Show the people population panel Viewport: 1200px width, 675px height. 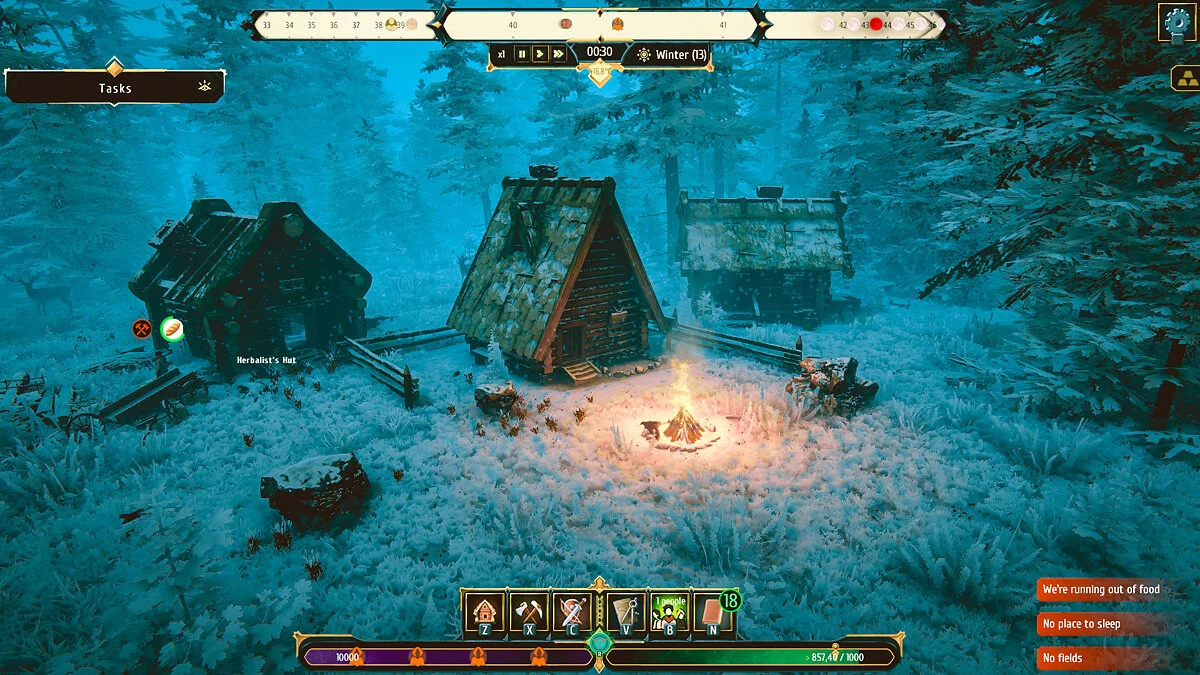tap(670, 612)
